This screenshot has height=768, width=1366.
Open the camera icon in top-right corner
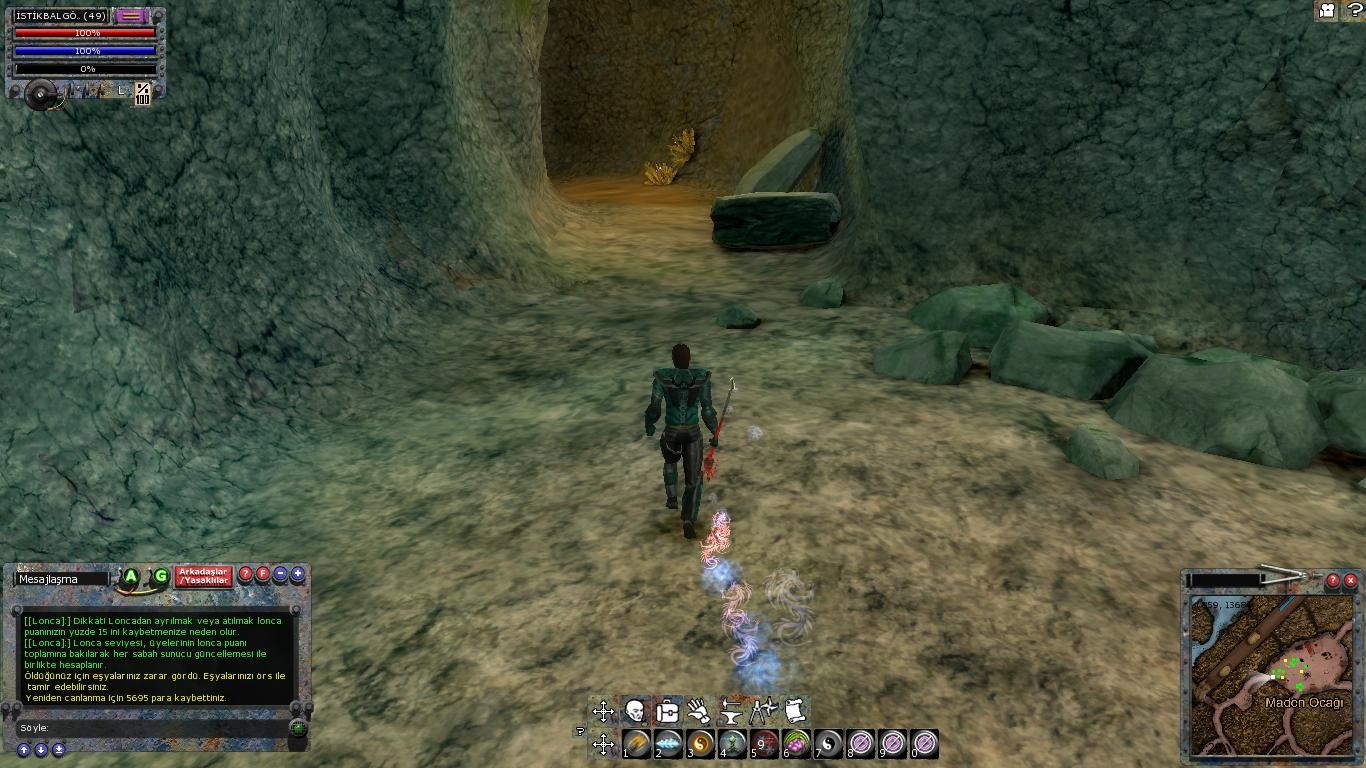1327,11
